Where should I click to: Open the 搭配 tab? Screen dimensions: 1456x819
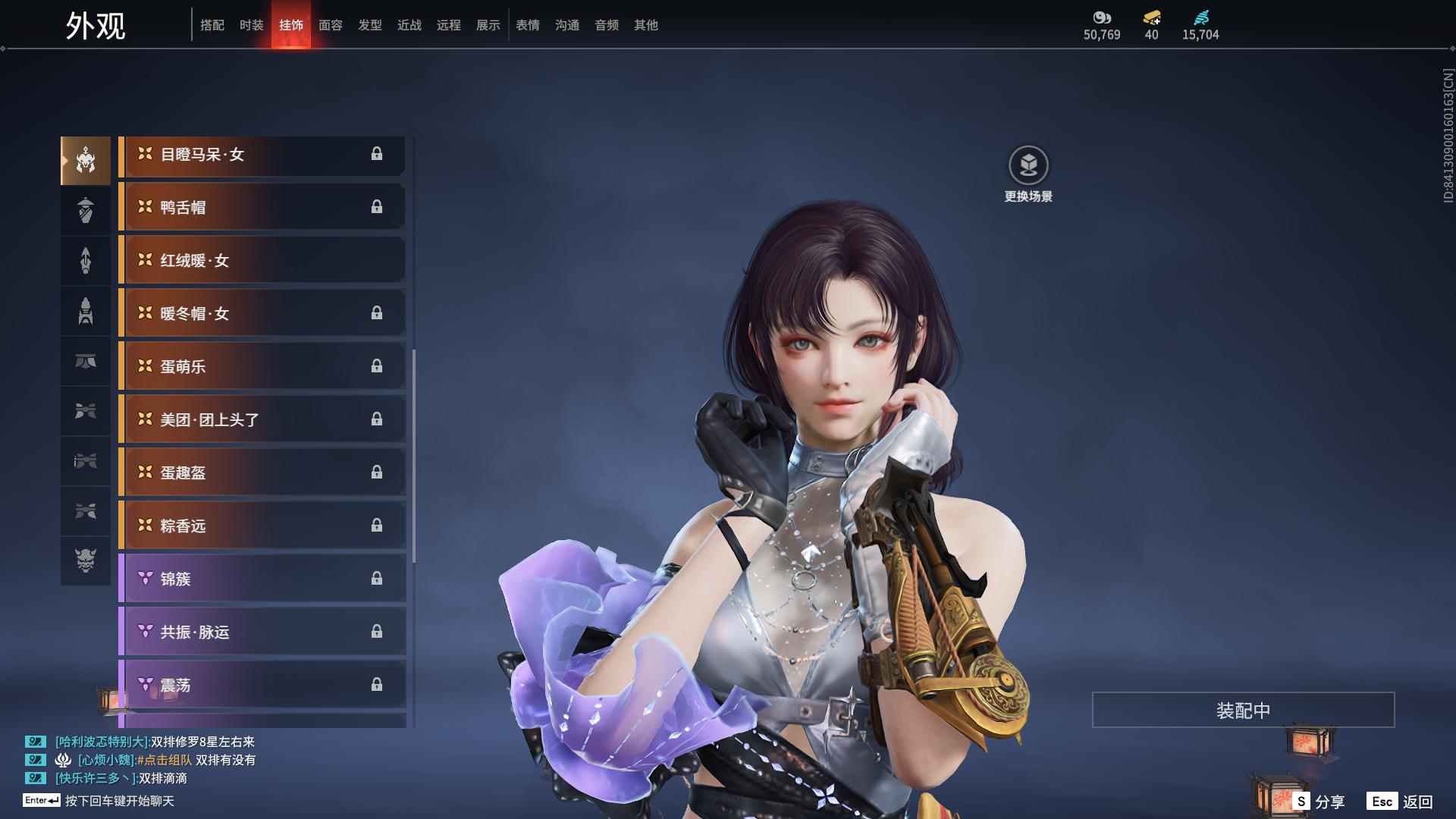pos(212,25)
